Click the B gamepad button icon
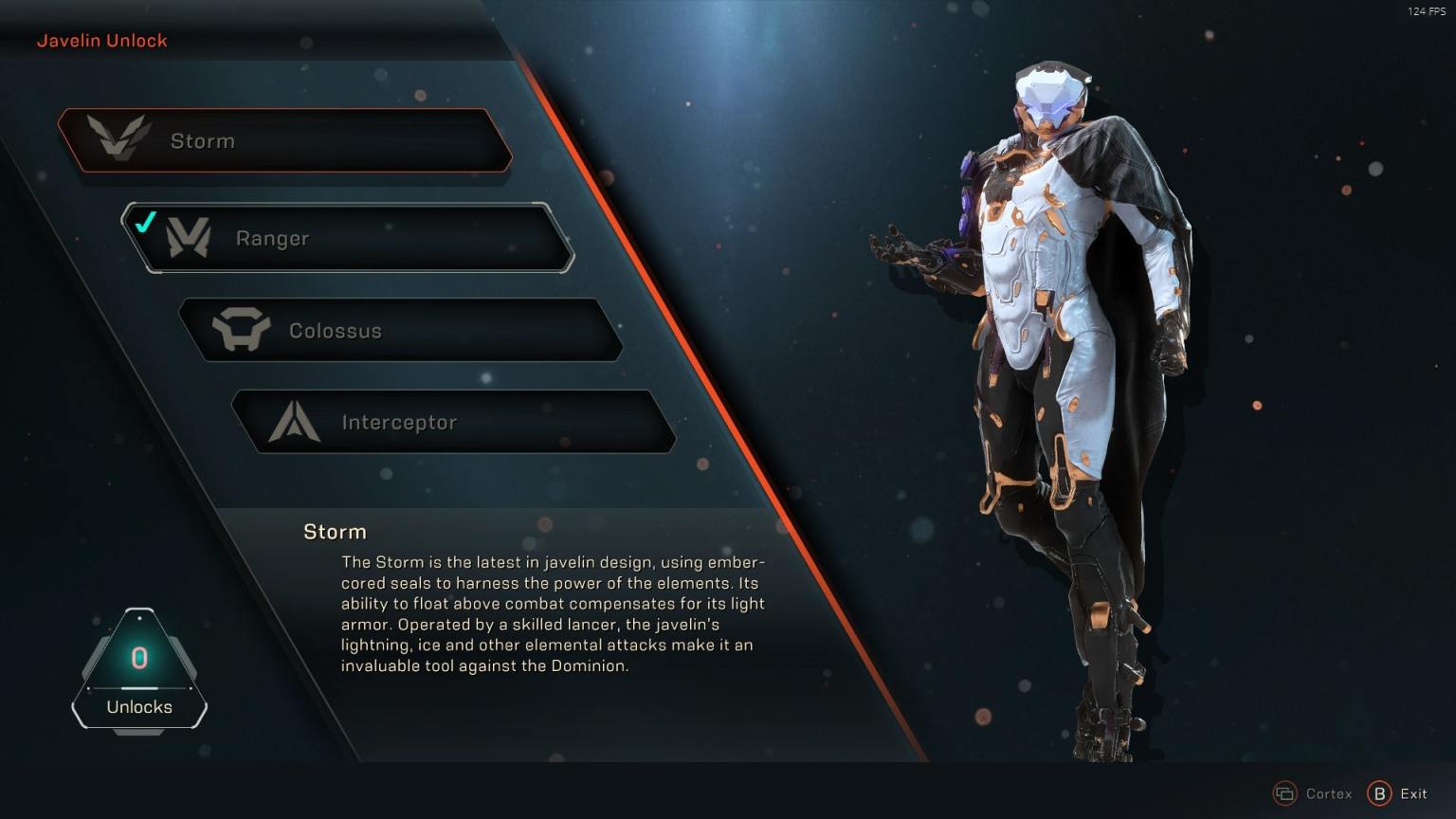The width and height of the screenshot is (1456, 819). [1379, 793]
